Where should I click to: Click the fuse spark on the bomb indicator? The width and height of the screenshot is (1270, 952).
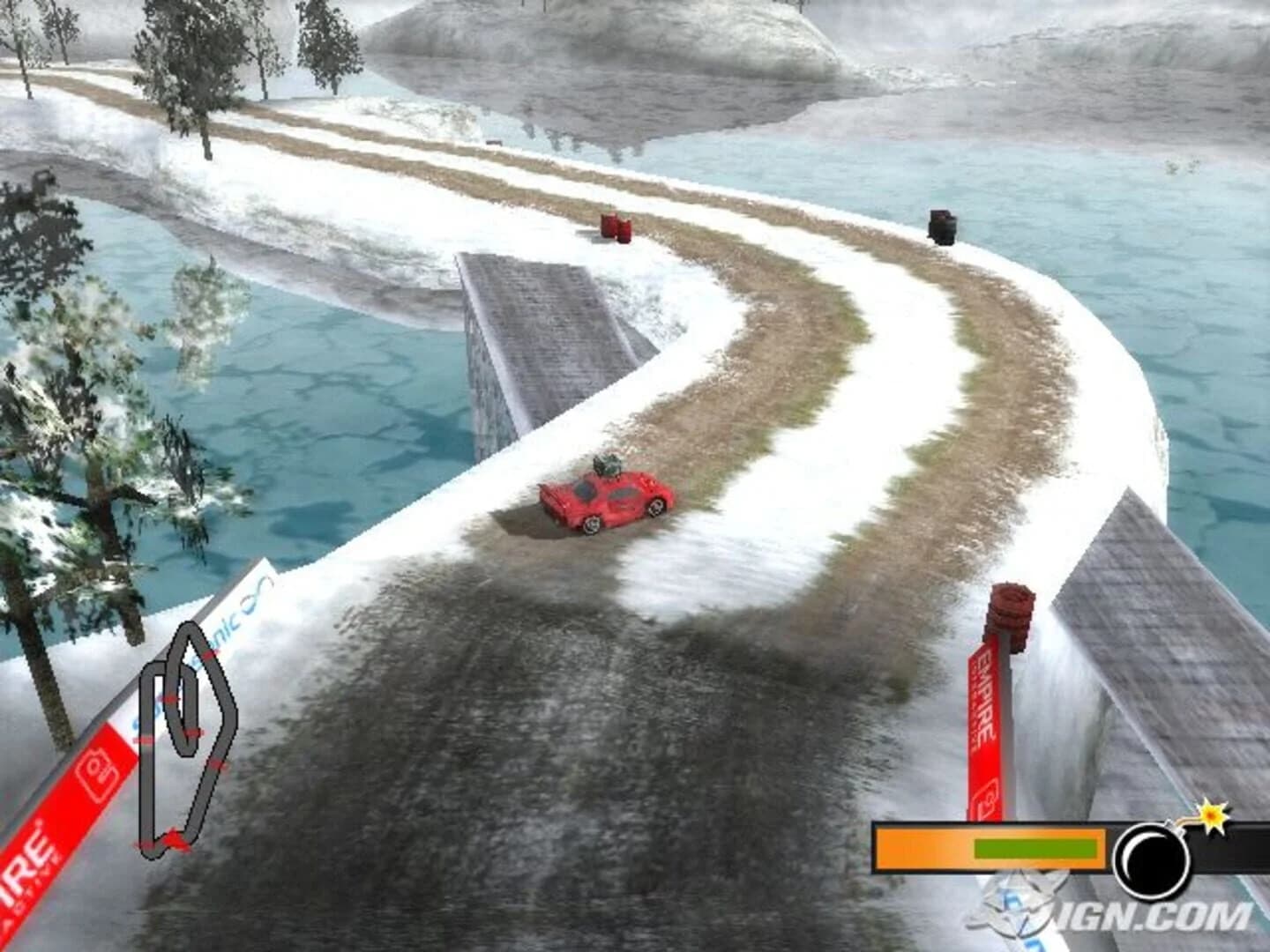(x=1211, y=815)
